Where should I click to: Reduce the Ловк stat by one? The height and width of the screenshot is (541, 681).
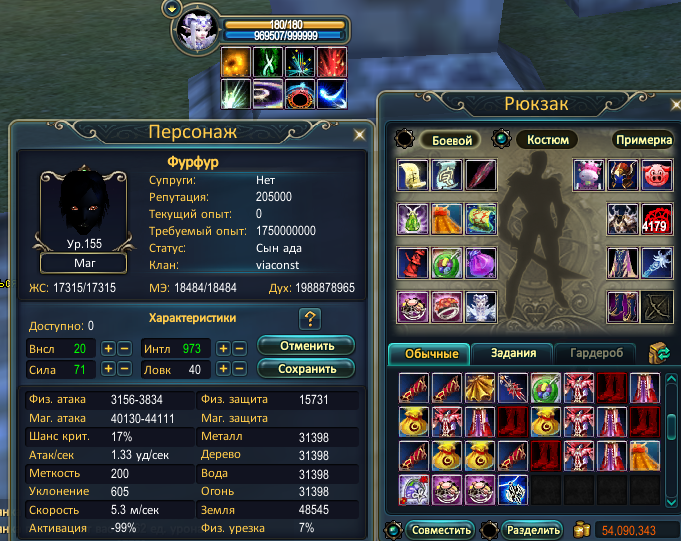coord(240,370)
